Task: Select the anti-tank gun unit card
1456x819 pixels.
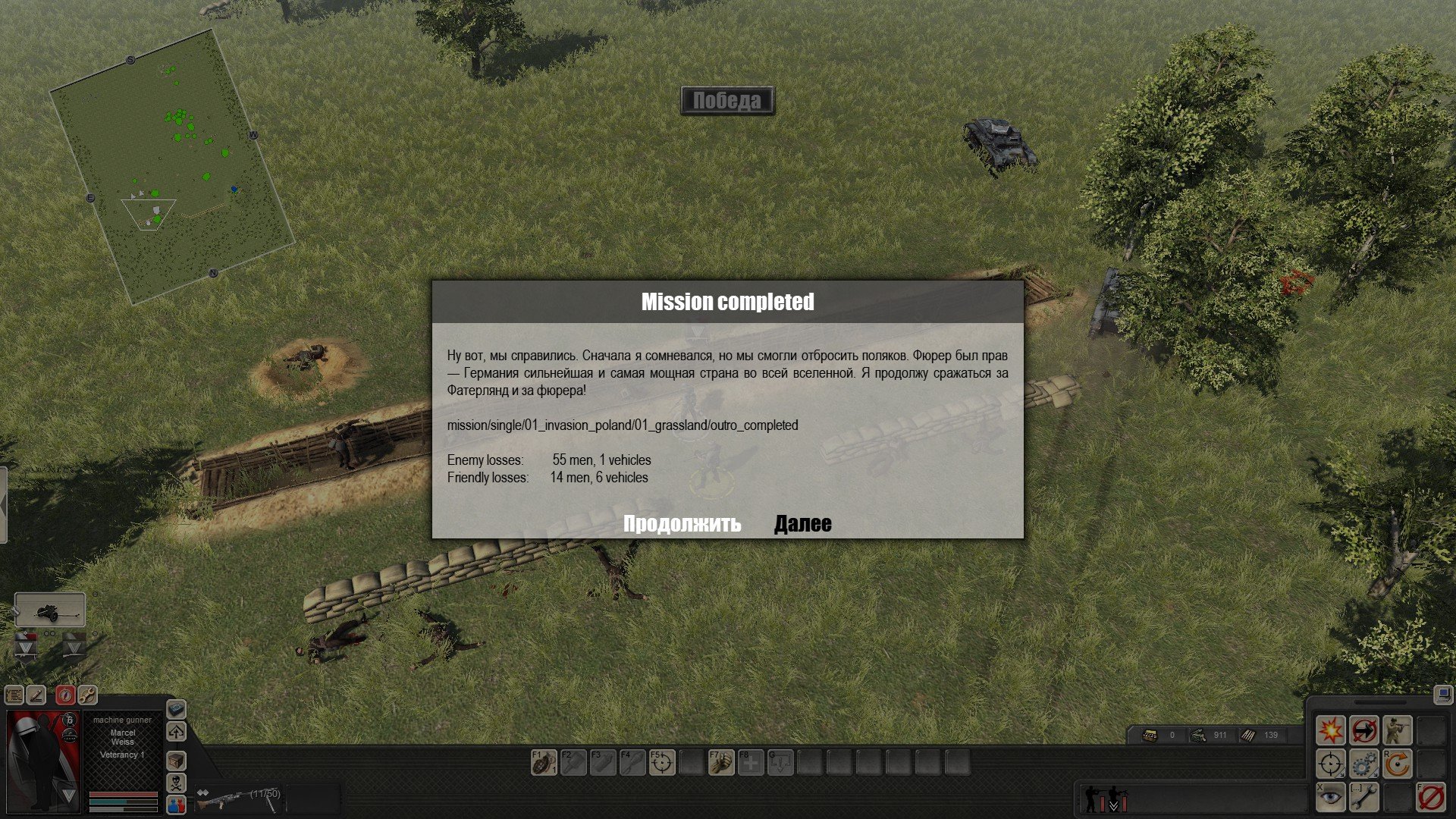Action: 50,610
